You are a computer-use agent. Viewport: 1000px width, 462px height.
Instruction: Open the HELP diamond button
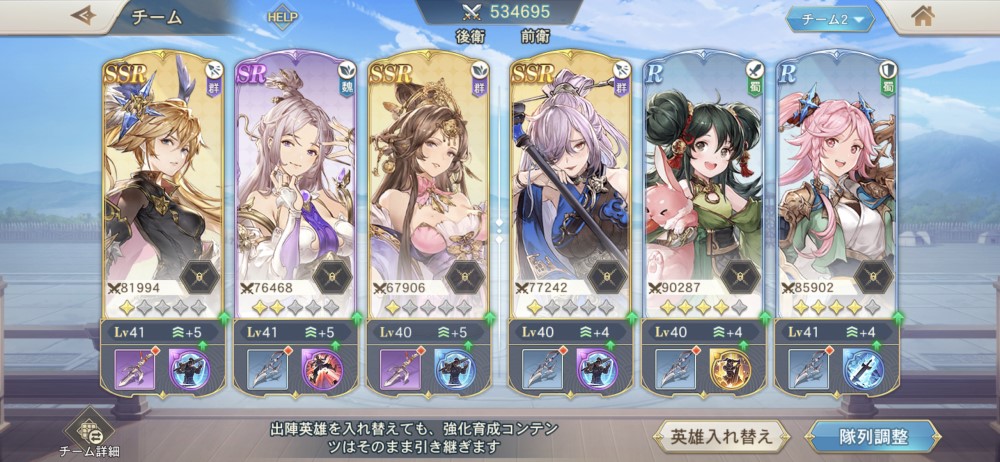[283, 18]
